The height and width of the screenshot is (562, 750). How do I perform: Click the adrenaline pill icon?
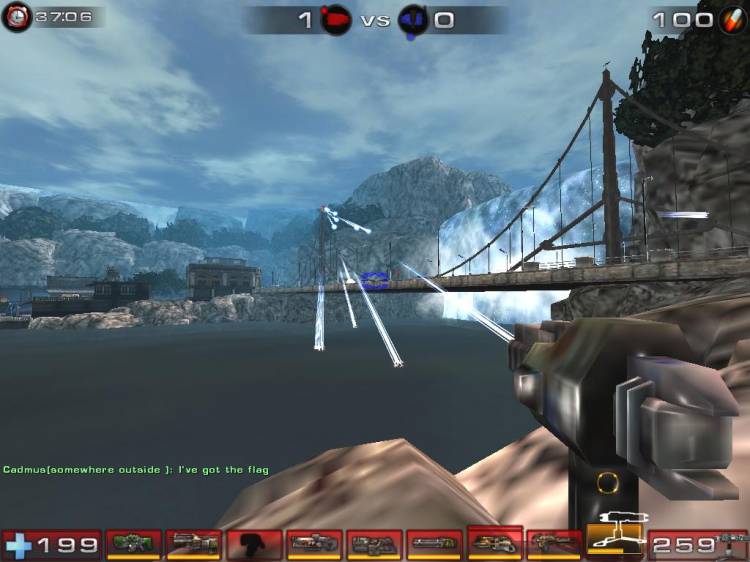point(732,19)
